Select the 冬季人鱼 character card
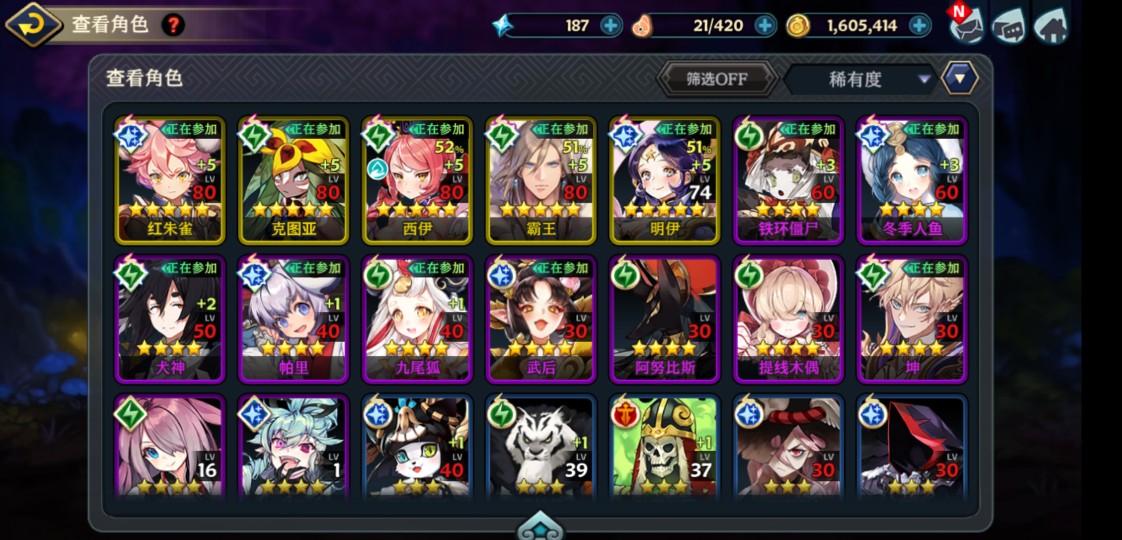Image resolution: width=1122 pixels, height=540 pixels. pos(912,181)
